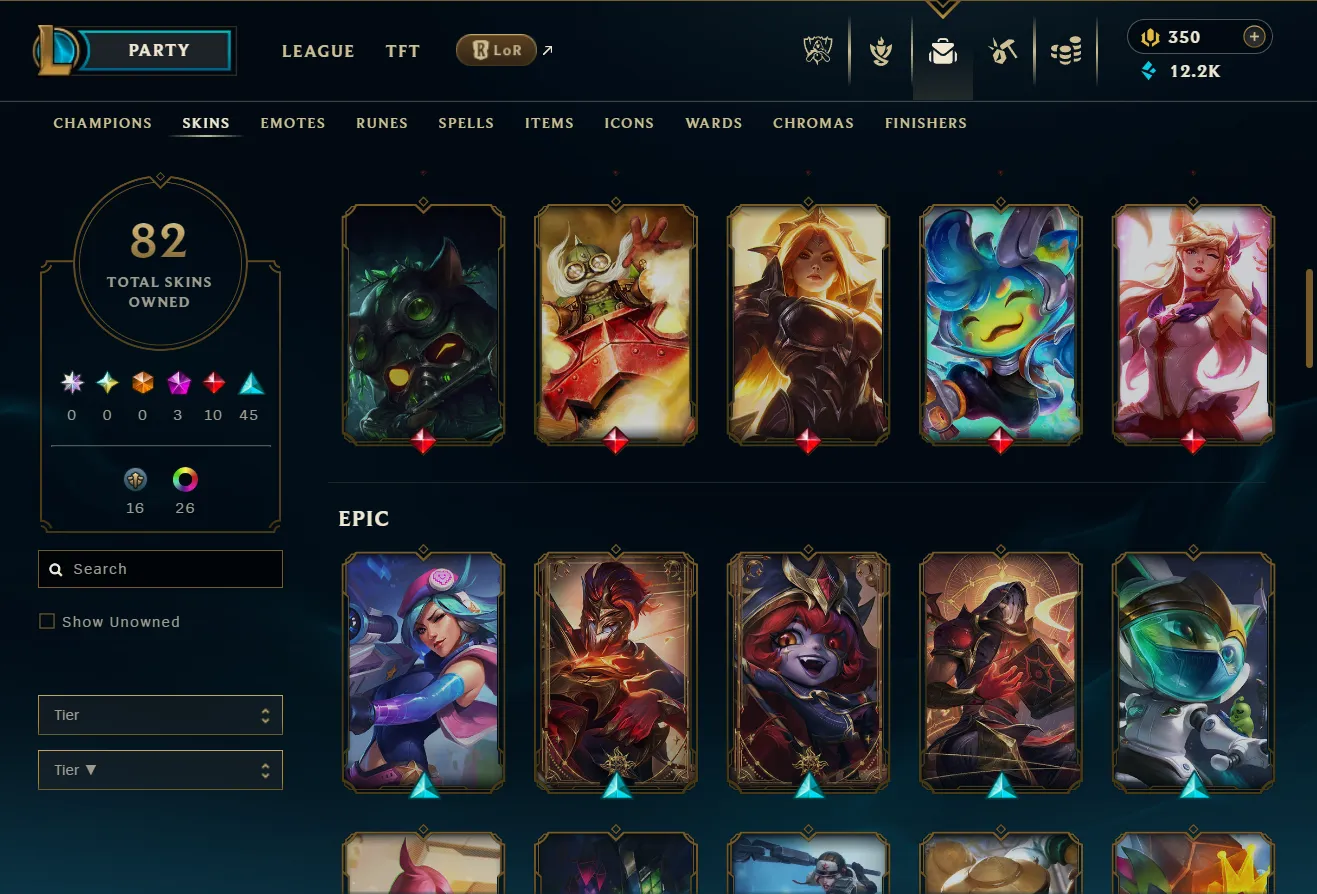Select the ranked crest icon
This screenshot has height=894, width=1317.
(880, 50)
